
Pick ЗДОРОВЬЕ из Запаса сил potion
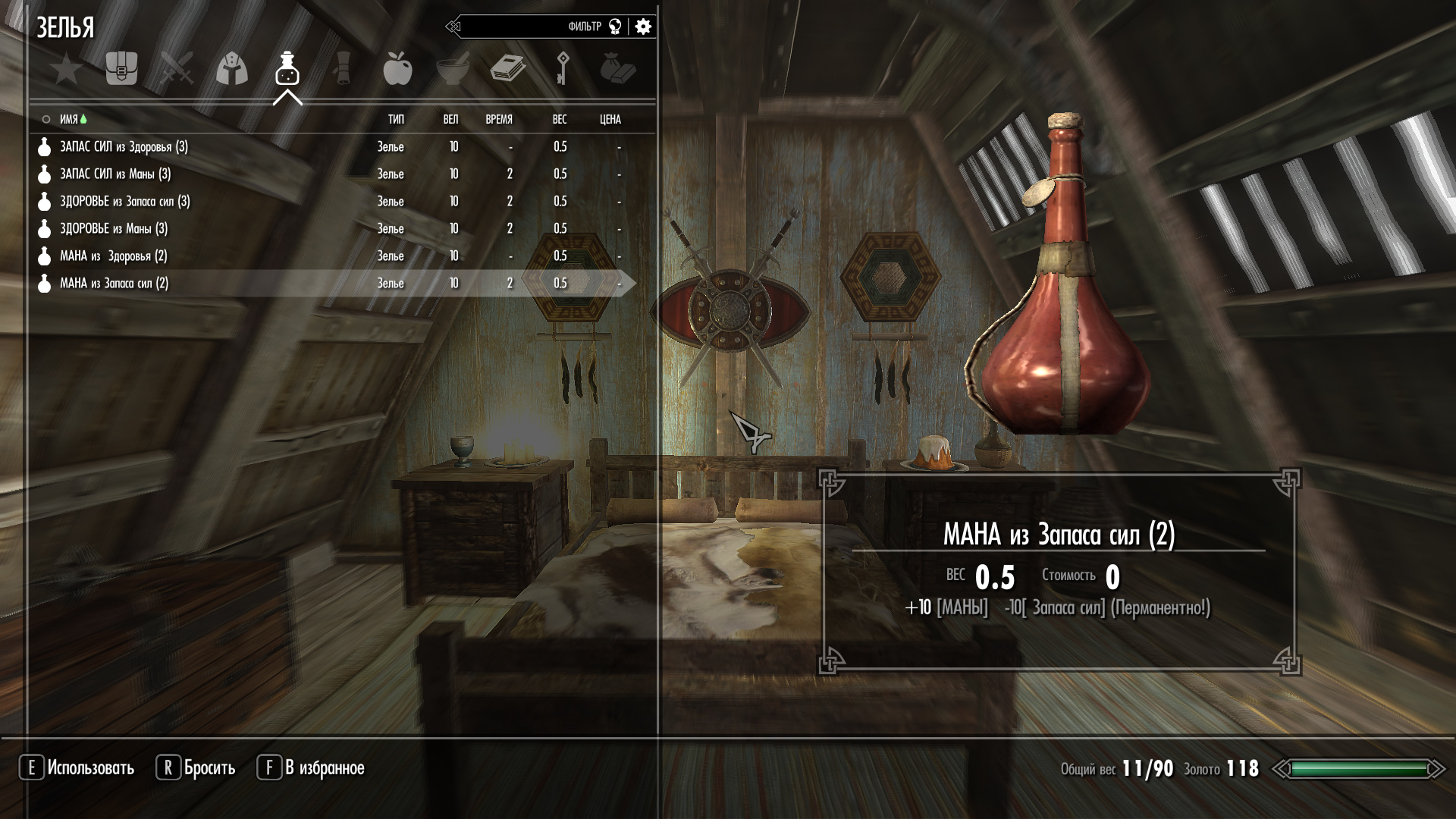[125, 201]
